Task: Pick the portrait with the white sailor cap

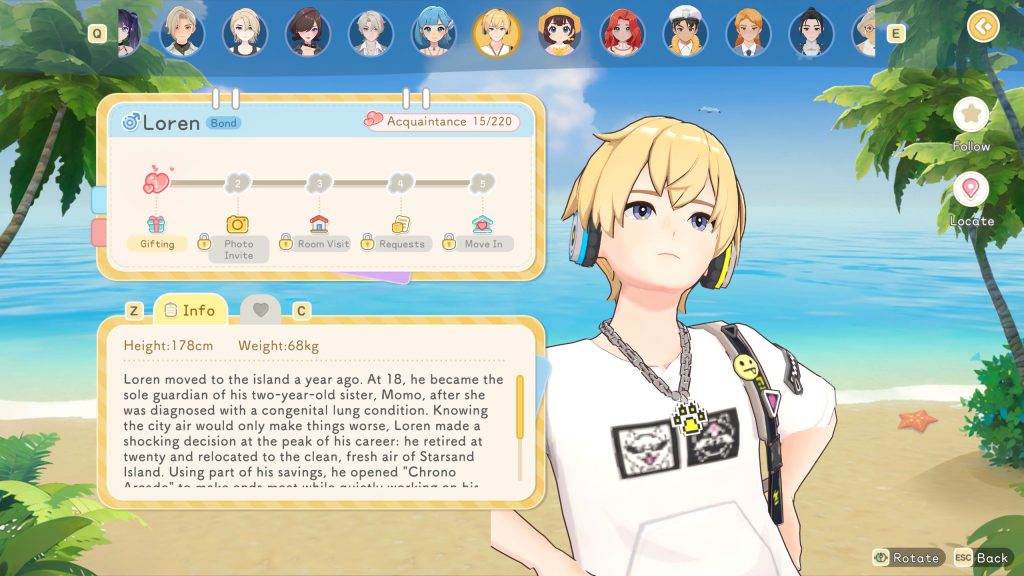Action: point(685,32)
